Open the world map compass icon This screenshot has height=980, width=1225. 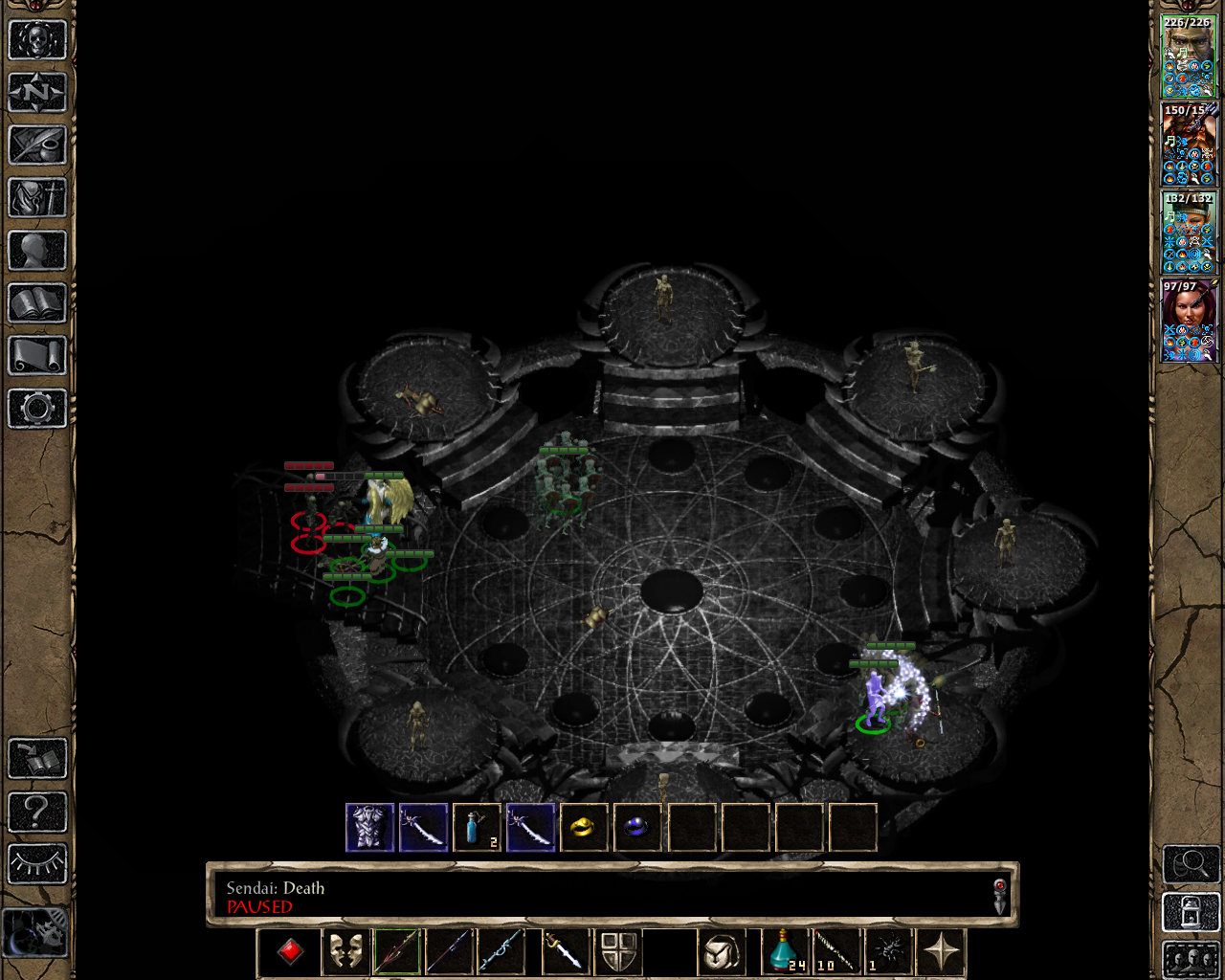point(36,91)
